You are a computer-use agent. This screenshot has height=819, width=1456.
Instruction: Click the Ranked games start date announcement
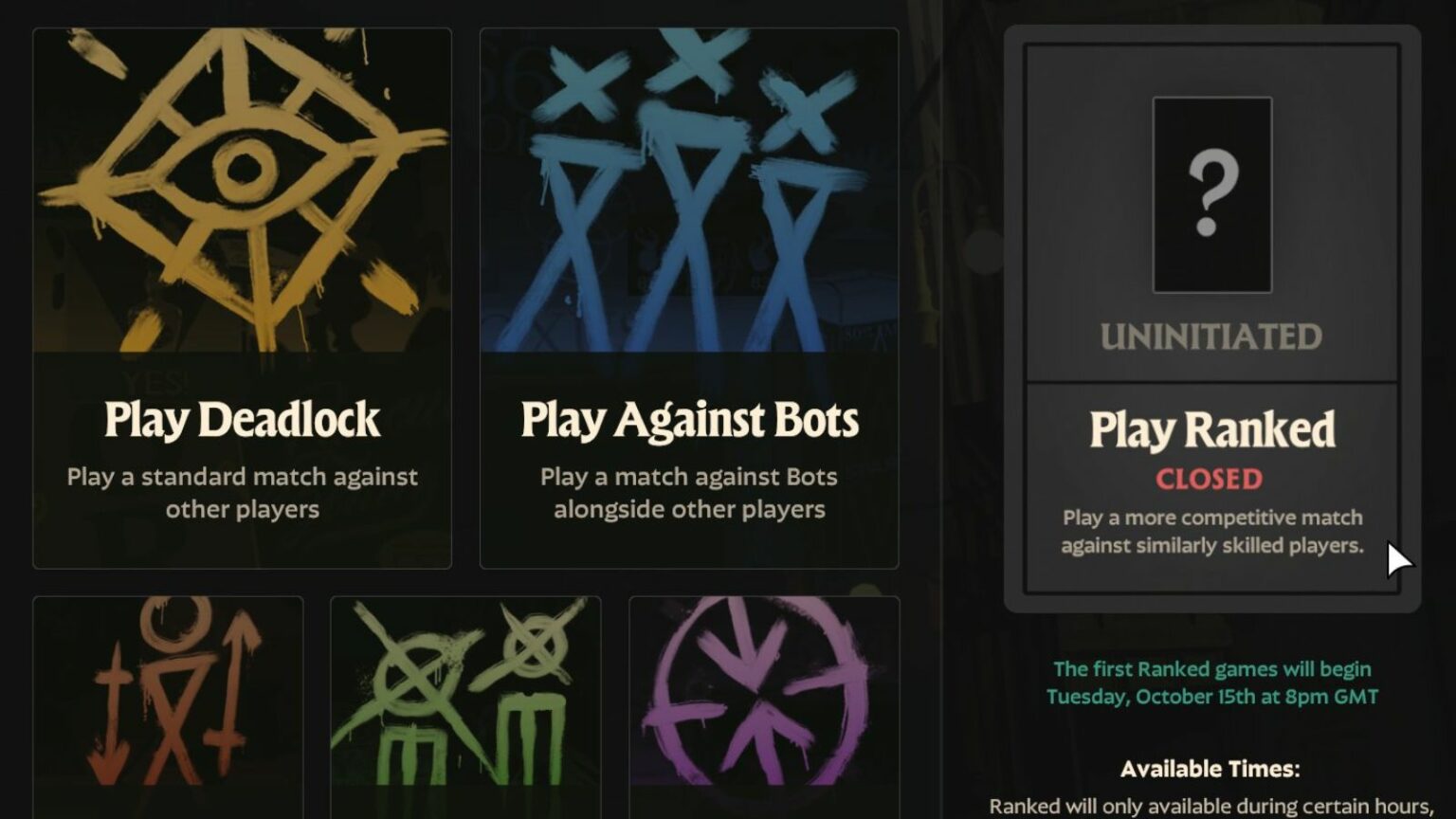[1210, 681]
